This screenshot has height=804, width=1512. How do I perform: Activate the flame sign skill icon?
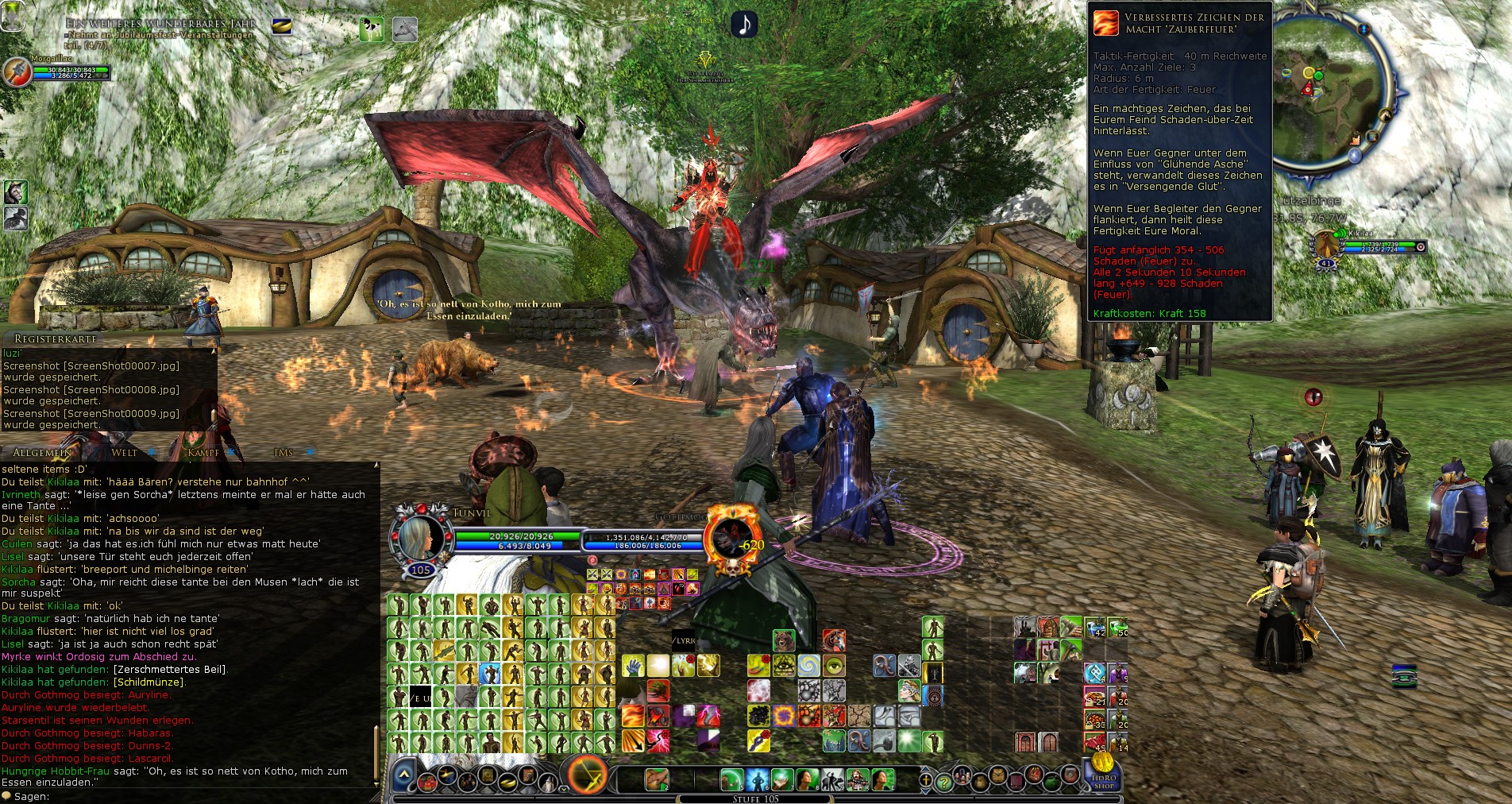point(632,716)
